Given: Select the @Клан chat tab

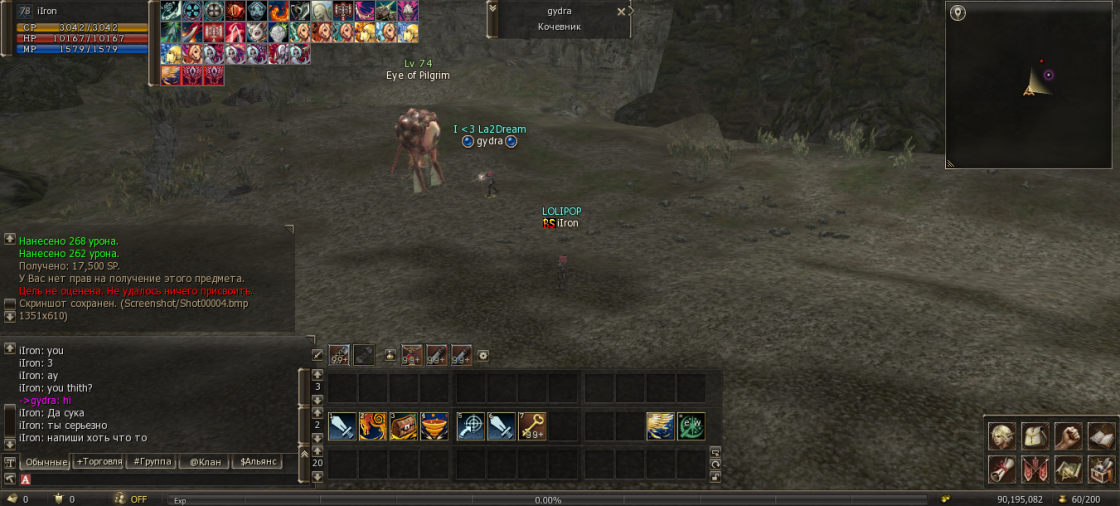Looking at the screenshot, I should [204, 462].
